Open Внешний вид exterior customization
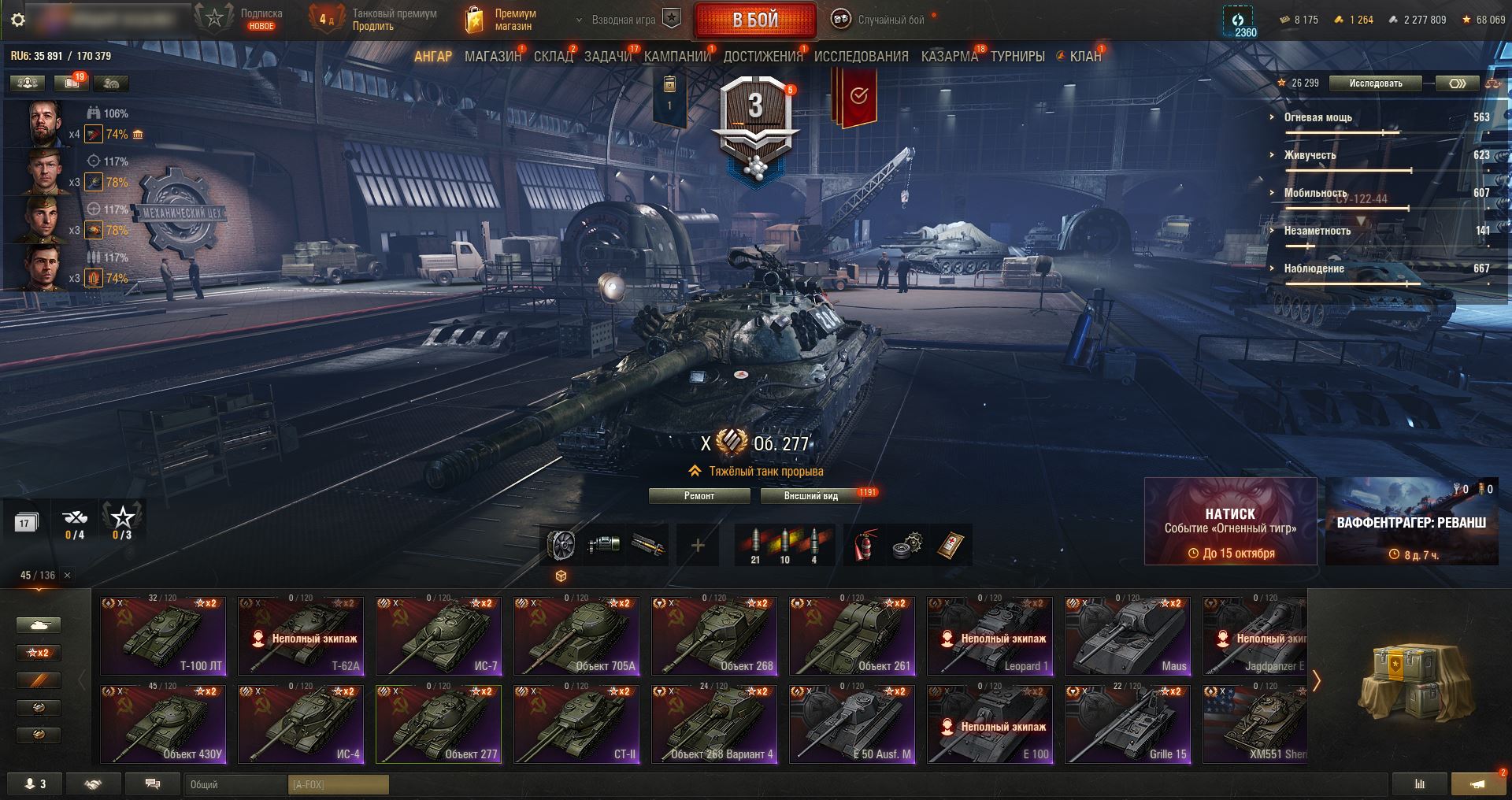The image size is (1512, 800). click(810, 496)
